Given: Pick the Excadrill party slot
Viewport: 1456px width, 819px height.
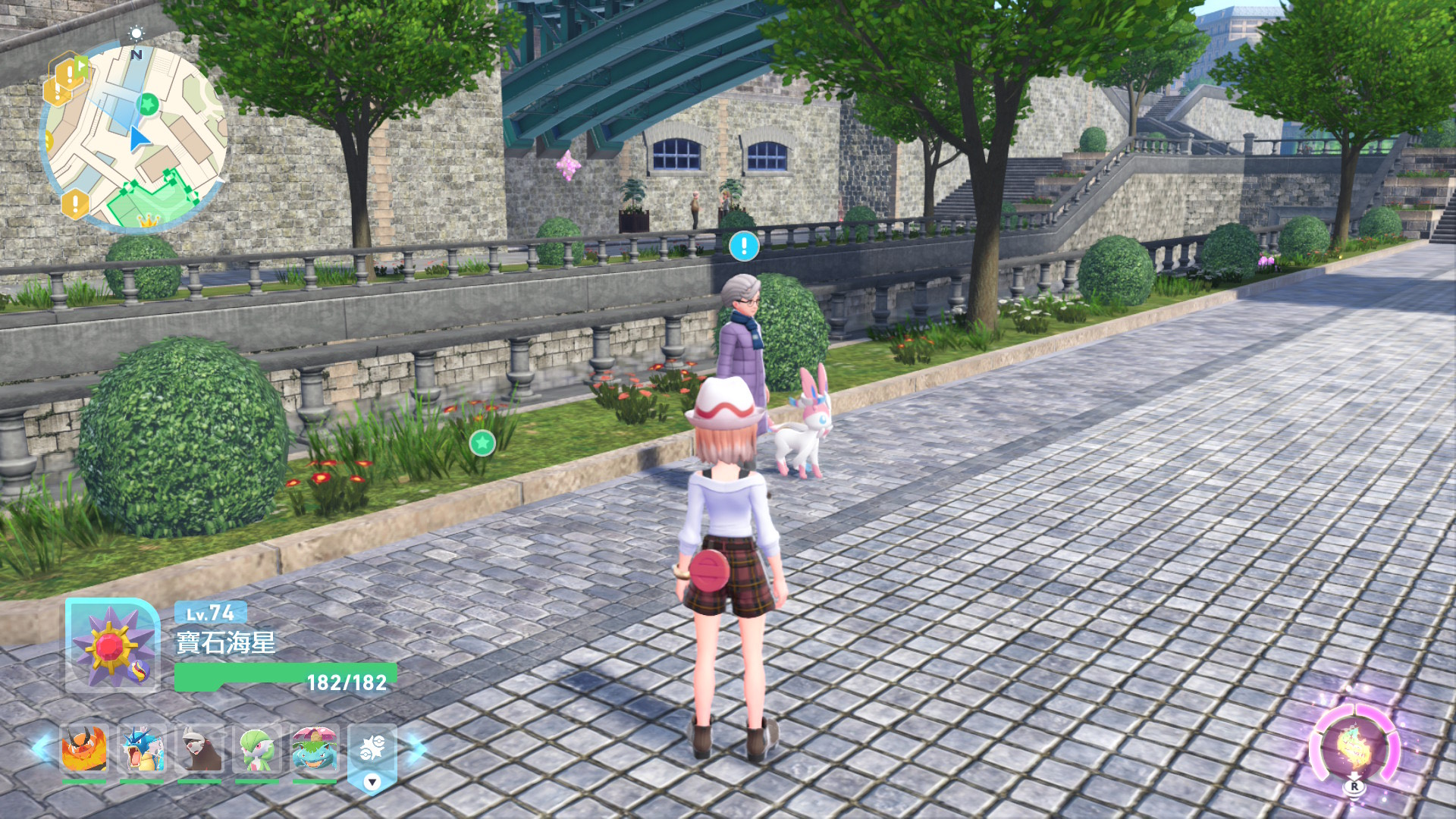Looking at the screenshot, I should (199, 750).
